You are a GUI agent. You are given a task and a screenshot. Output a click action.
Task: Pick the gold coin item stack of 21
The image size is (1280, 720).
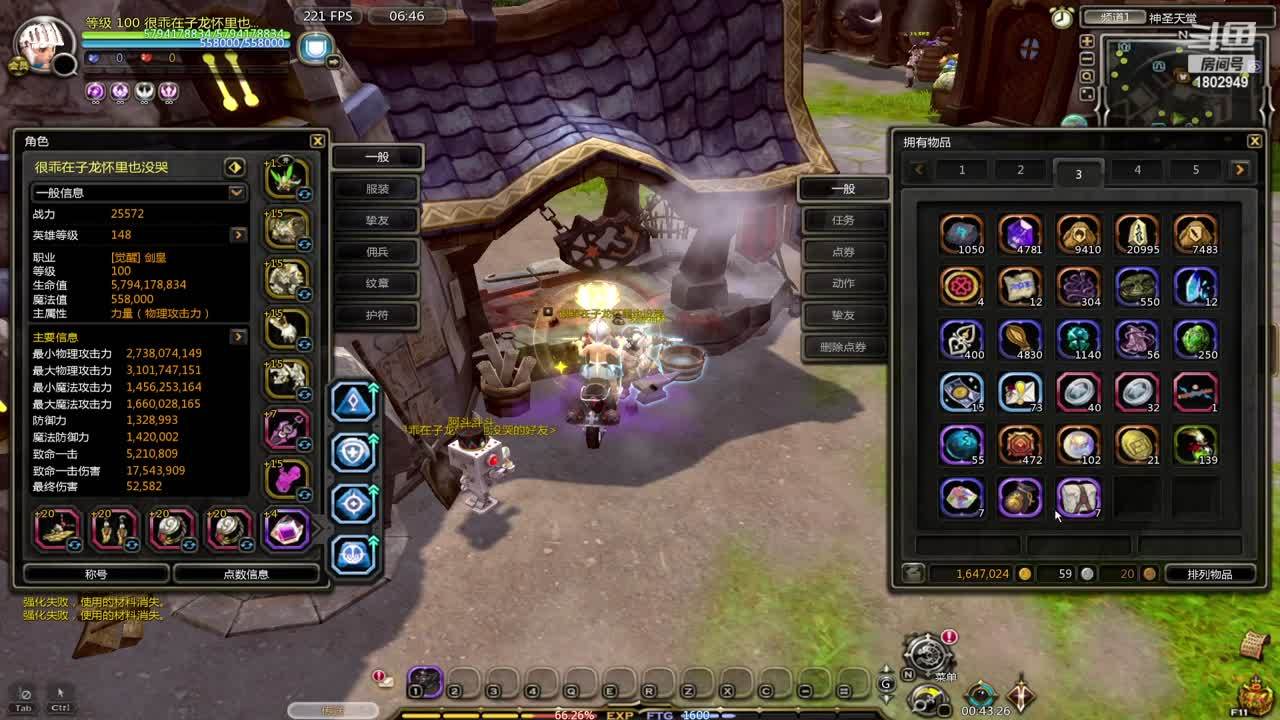click(1137, 445)
